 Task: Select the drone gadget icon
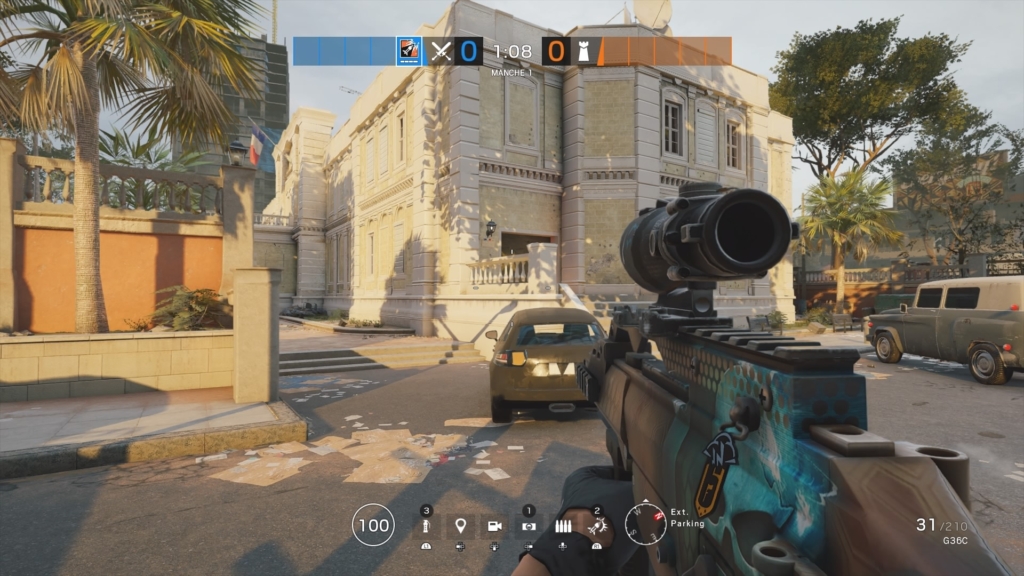click(x=529, y=526)
